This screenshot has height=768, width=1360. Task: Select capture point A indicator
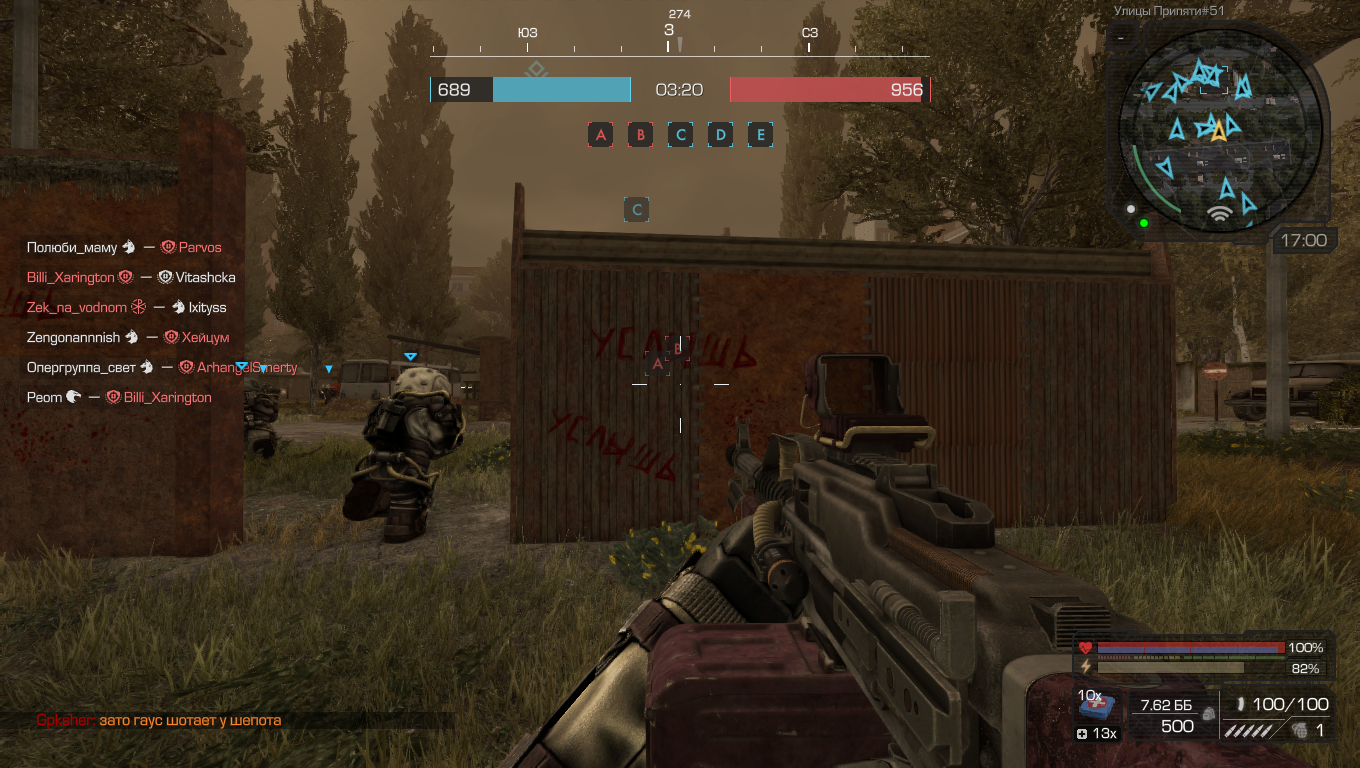(601, 135)
